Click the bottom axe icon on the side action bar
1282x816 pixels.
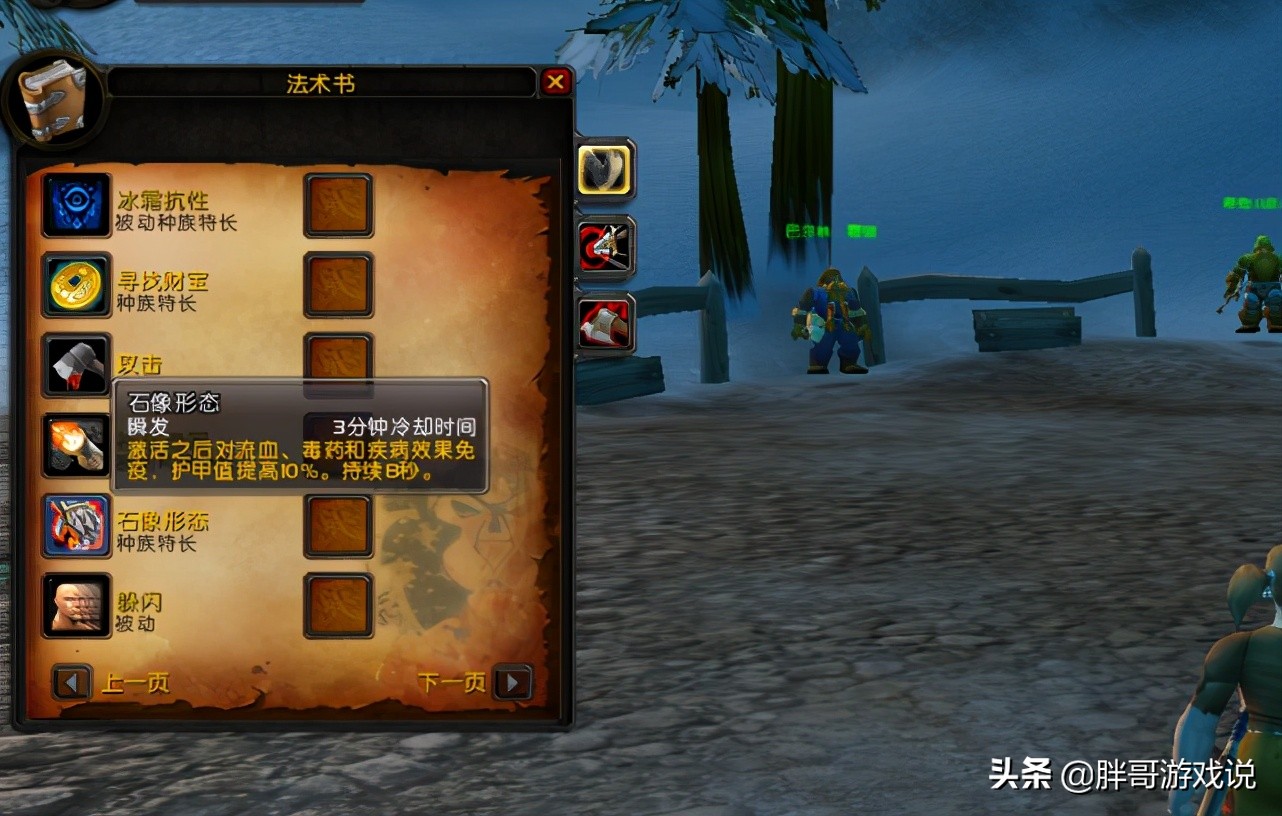click(604, 324)
